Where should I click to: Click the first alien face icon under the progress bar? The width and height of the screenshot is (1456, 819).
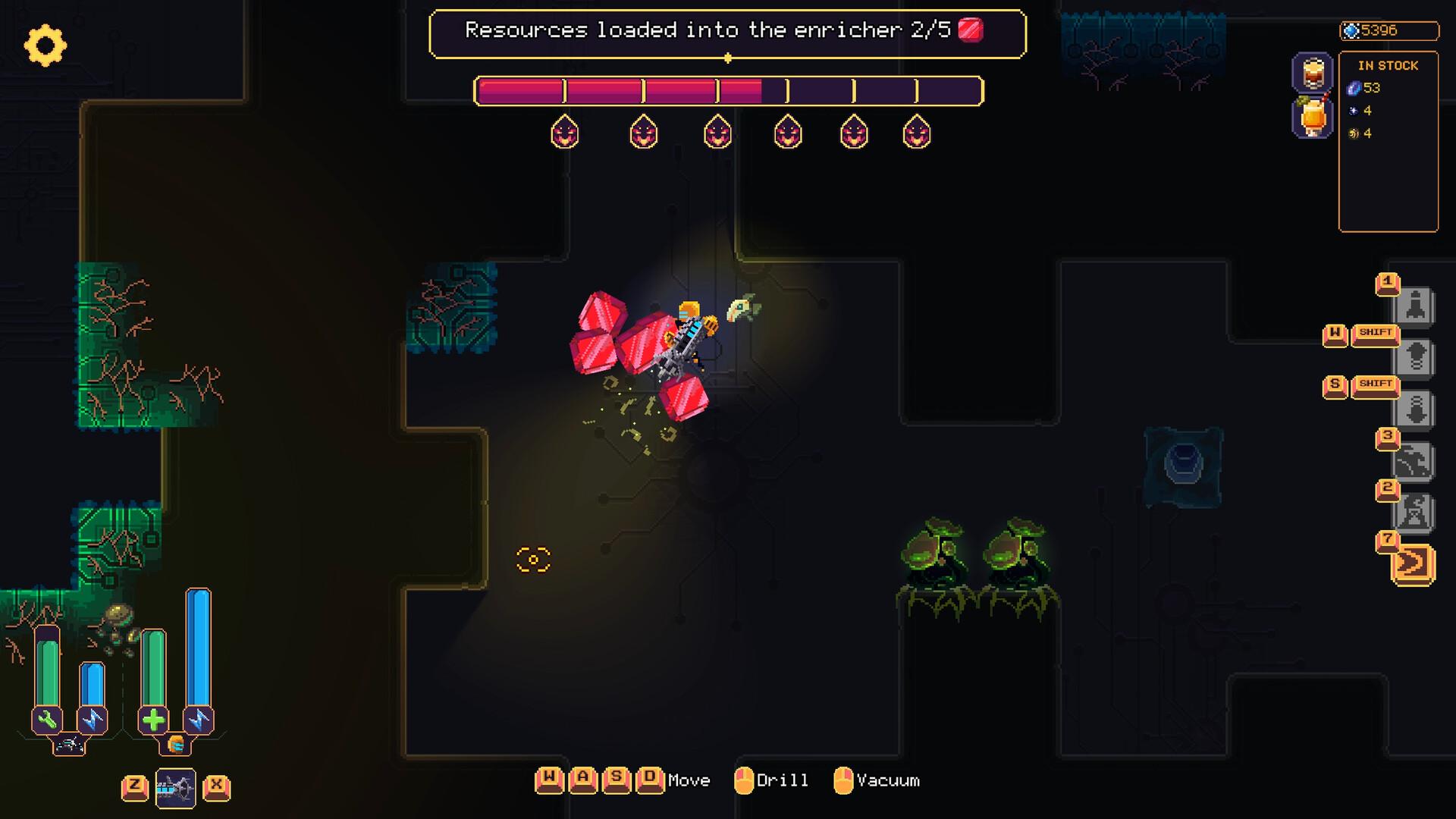565,133
